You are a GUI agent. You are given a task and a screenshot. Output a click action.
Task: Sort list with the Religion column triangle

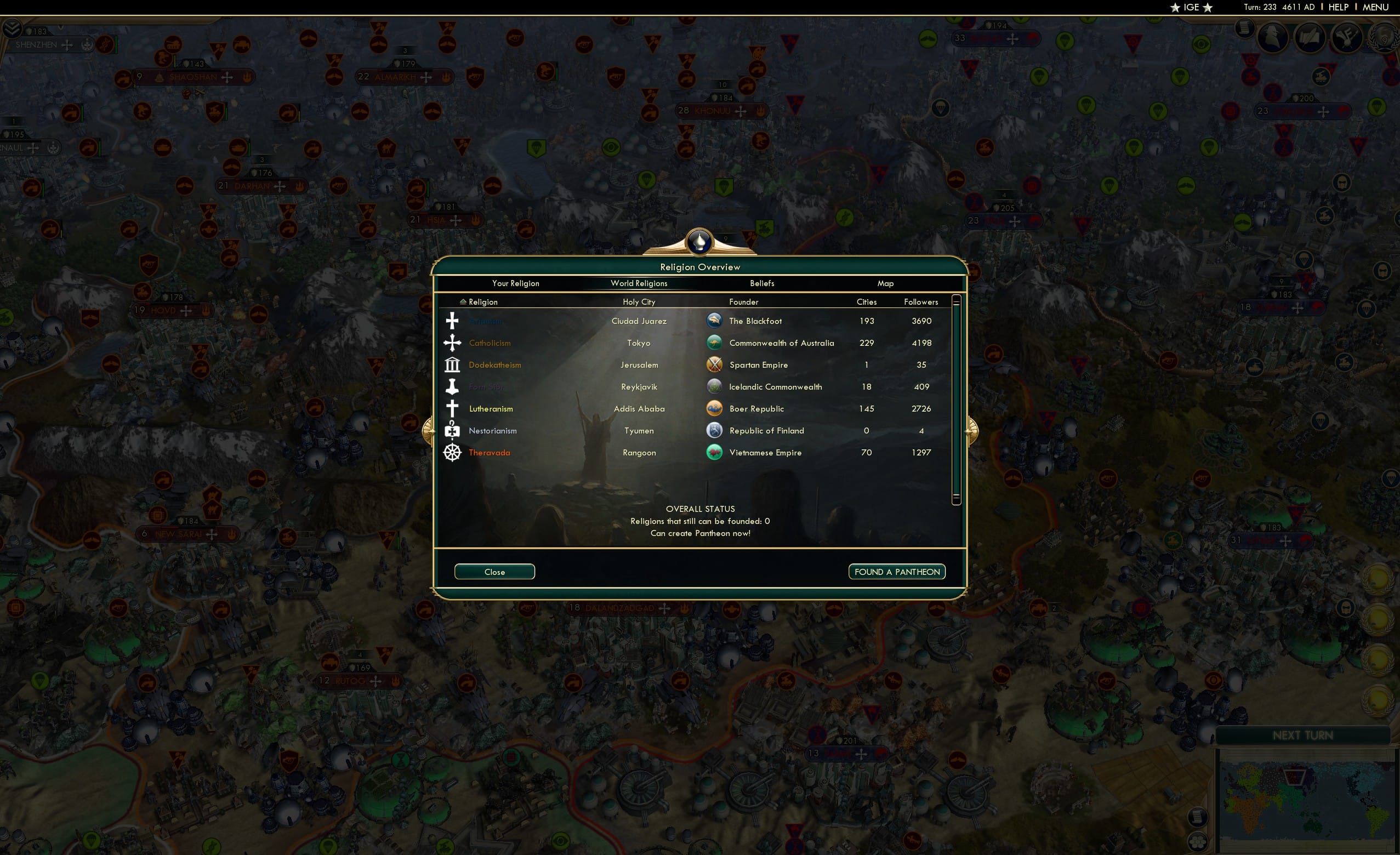463,301
